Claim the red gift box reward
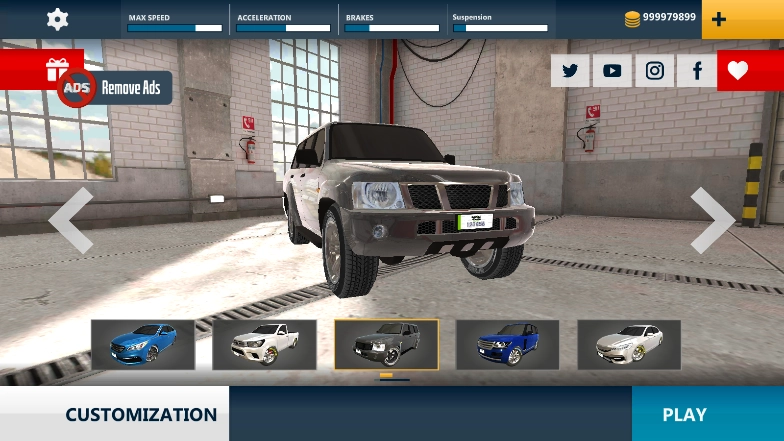This screenshot has height=441, width=784. click(x=56, y=70)
